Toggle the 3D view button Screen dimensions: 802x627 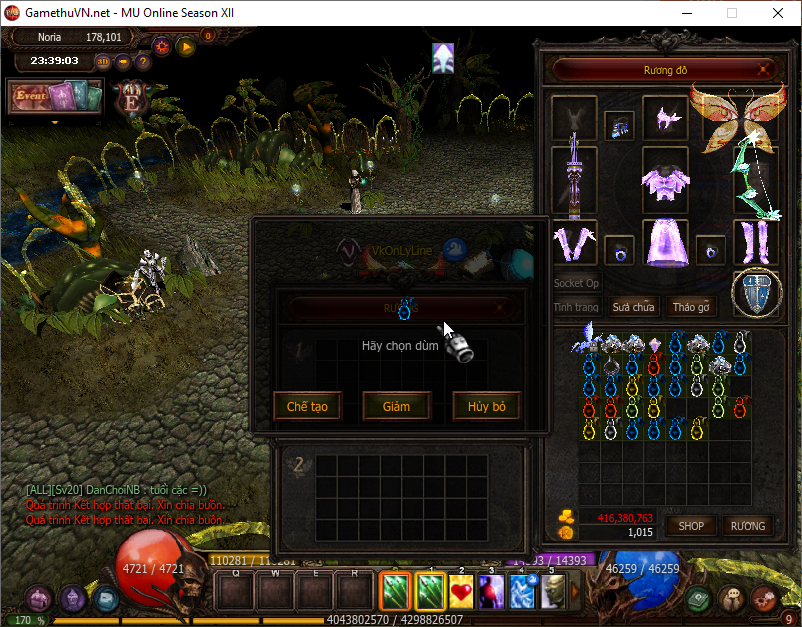pos(103,61)
